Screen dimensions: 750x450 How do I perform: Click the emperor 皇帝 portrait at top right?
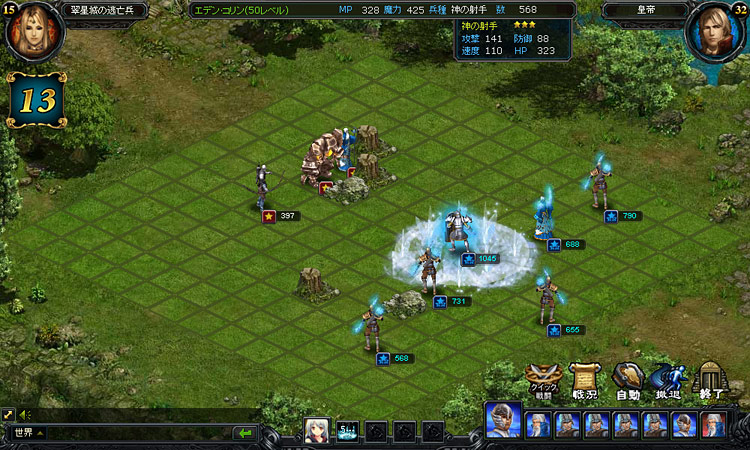pos(714,30)
